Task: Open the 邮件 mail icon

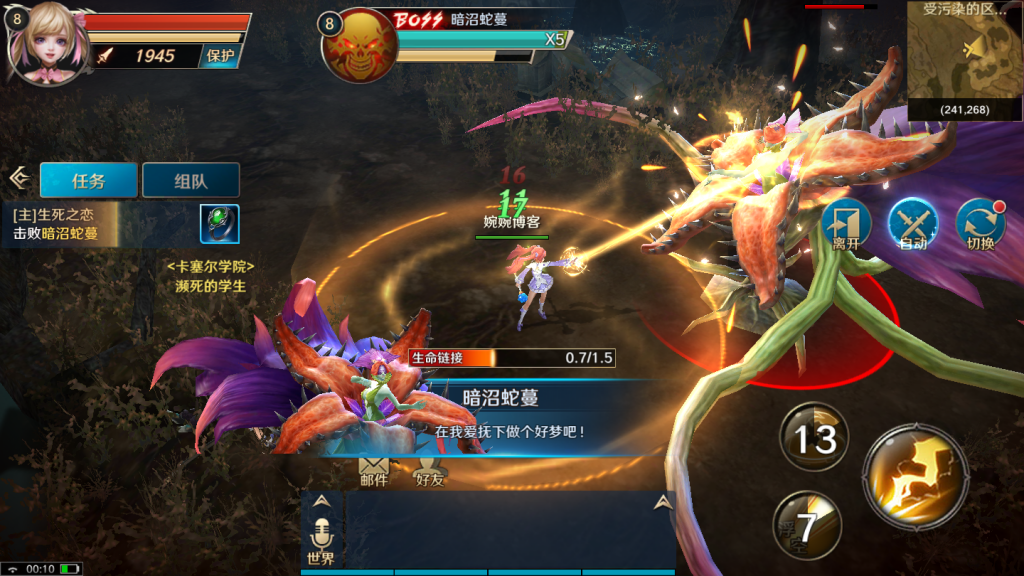Action: click(x=373, y=470)
